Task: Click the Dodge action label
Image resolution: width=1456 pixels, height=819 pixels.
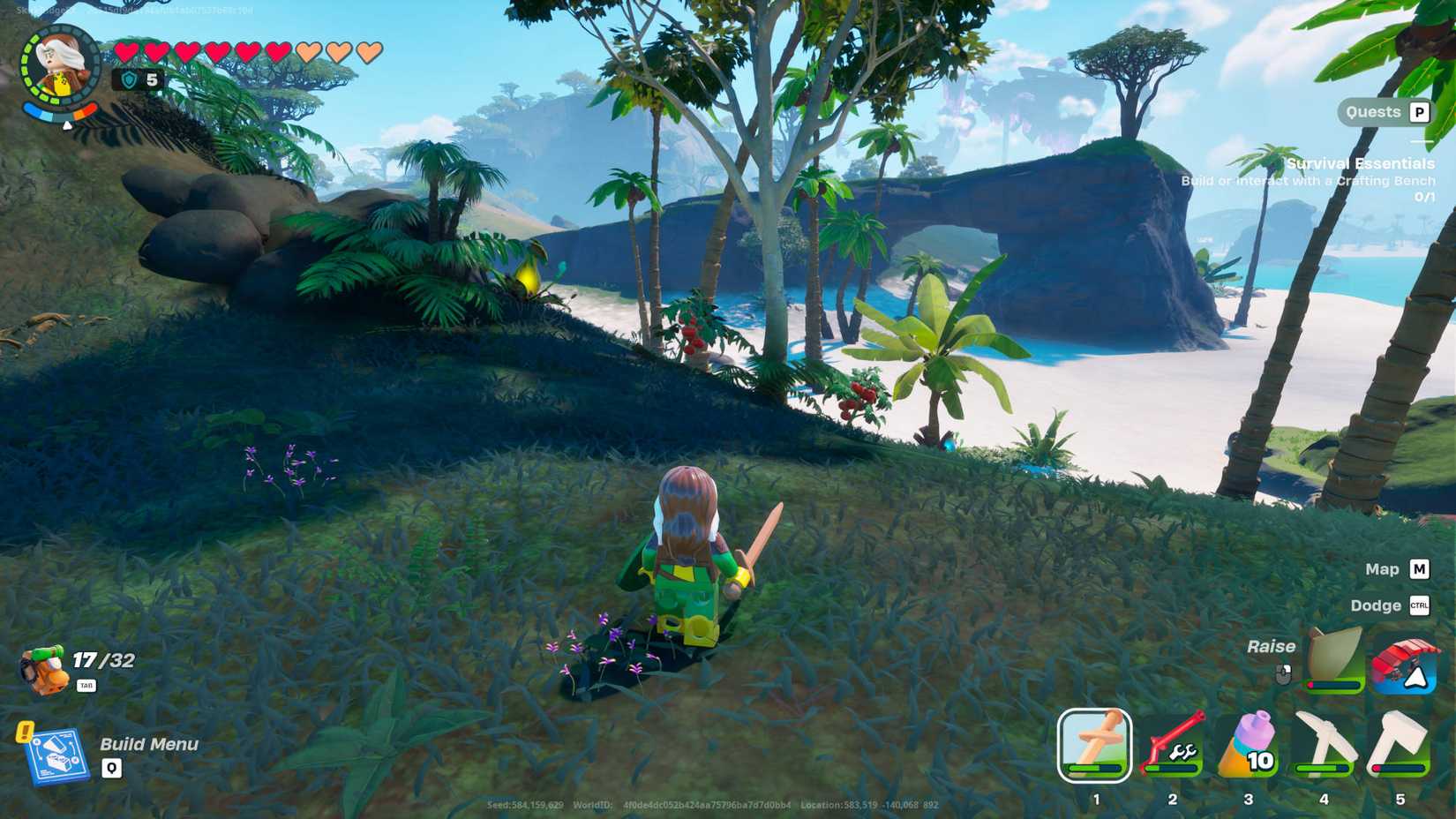Action: click(x=1375, y=605)
